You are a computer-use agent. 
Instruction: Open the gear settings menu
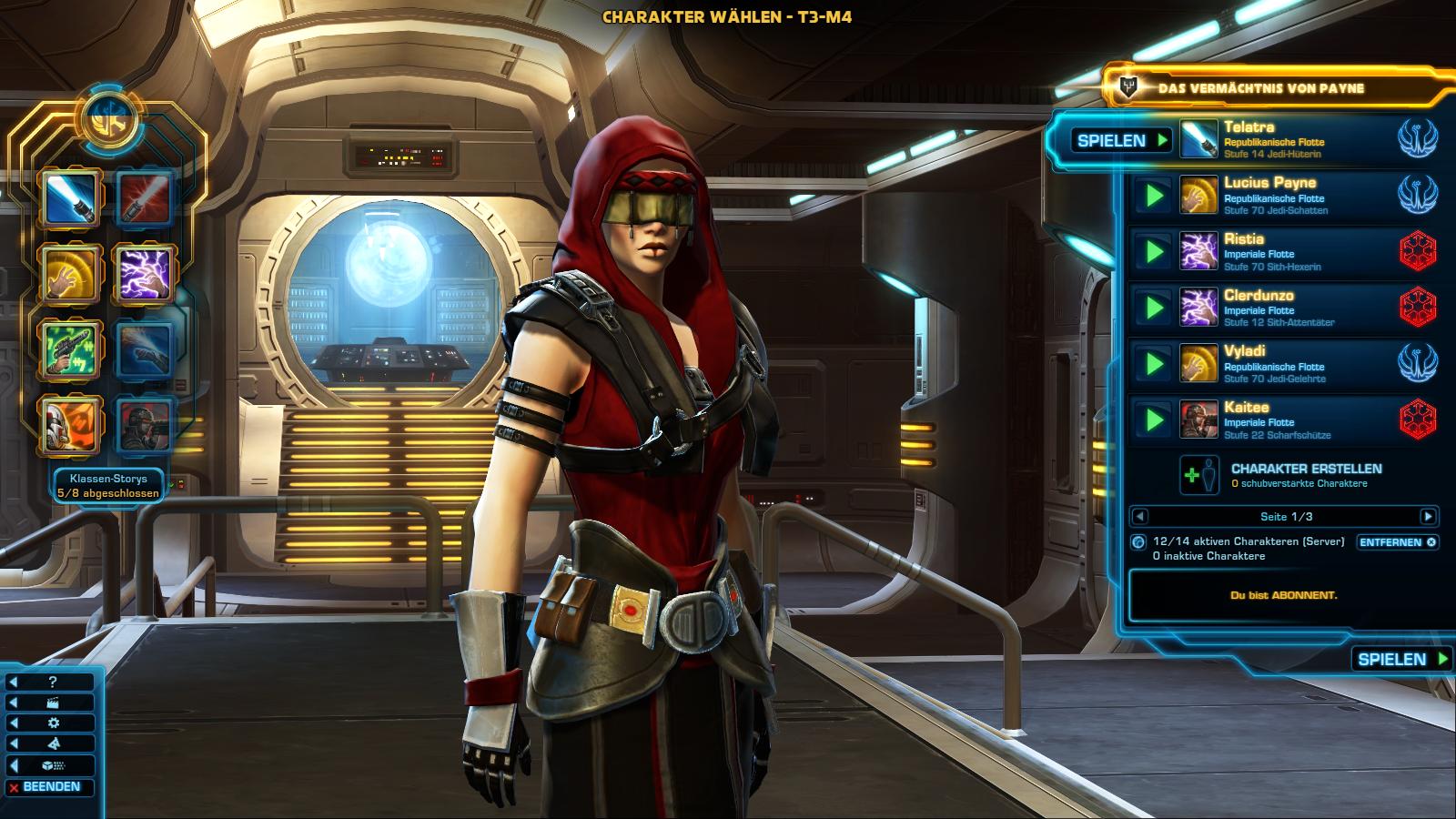(x=52, y=723)
